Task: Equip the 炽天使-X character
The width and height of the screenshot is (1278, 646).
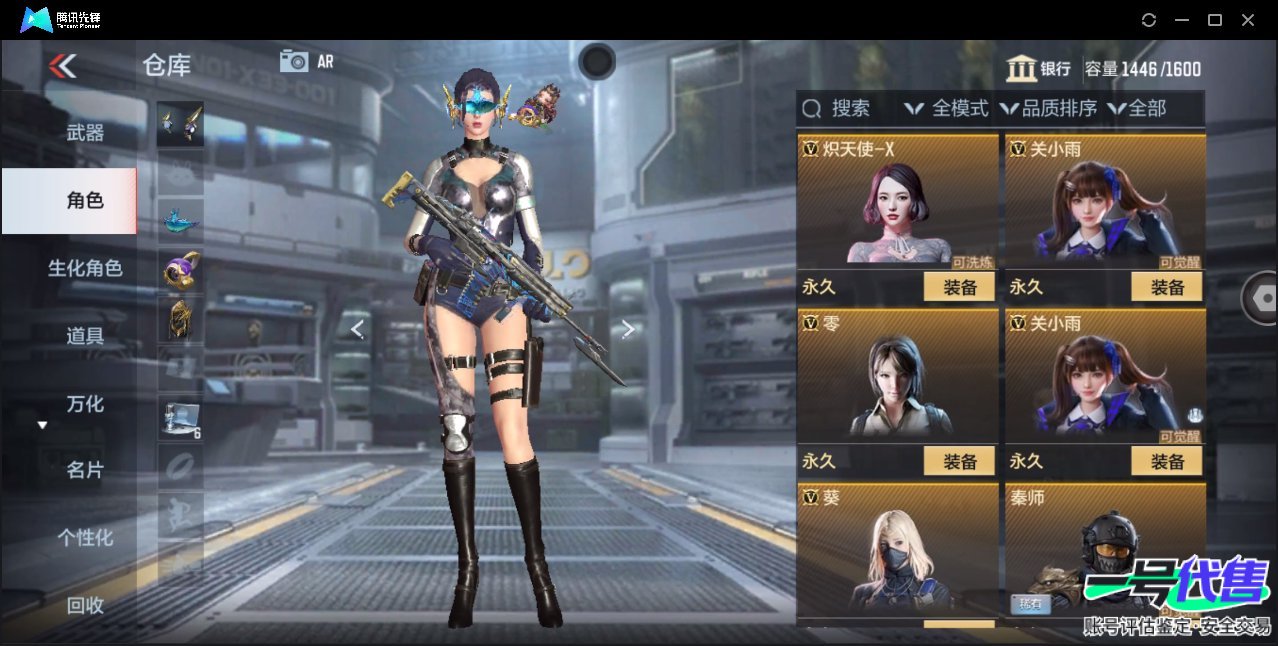Action: [959, 287]
